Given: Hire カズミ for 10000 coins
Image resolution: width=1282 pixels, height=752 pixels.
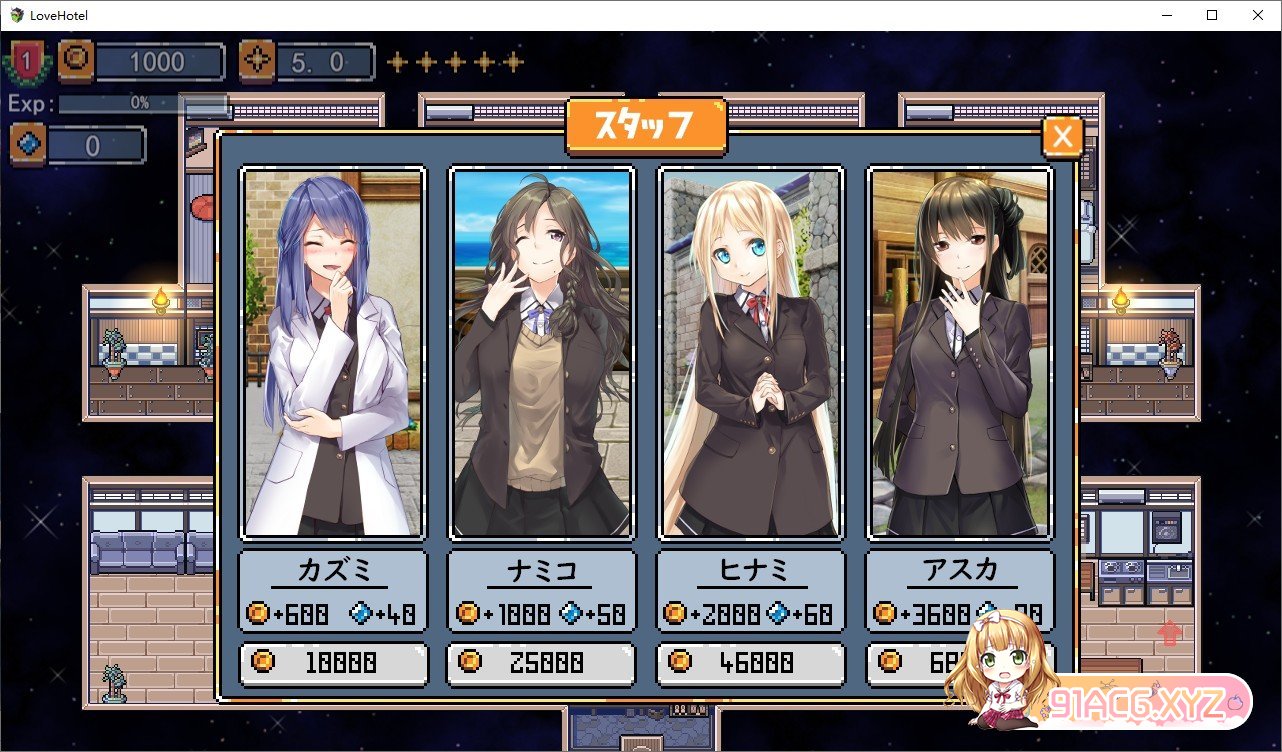Looking at the screenshot, I should click(333, 663).
